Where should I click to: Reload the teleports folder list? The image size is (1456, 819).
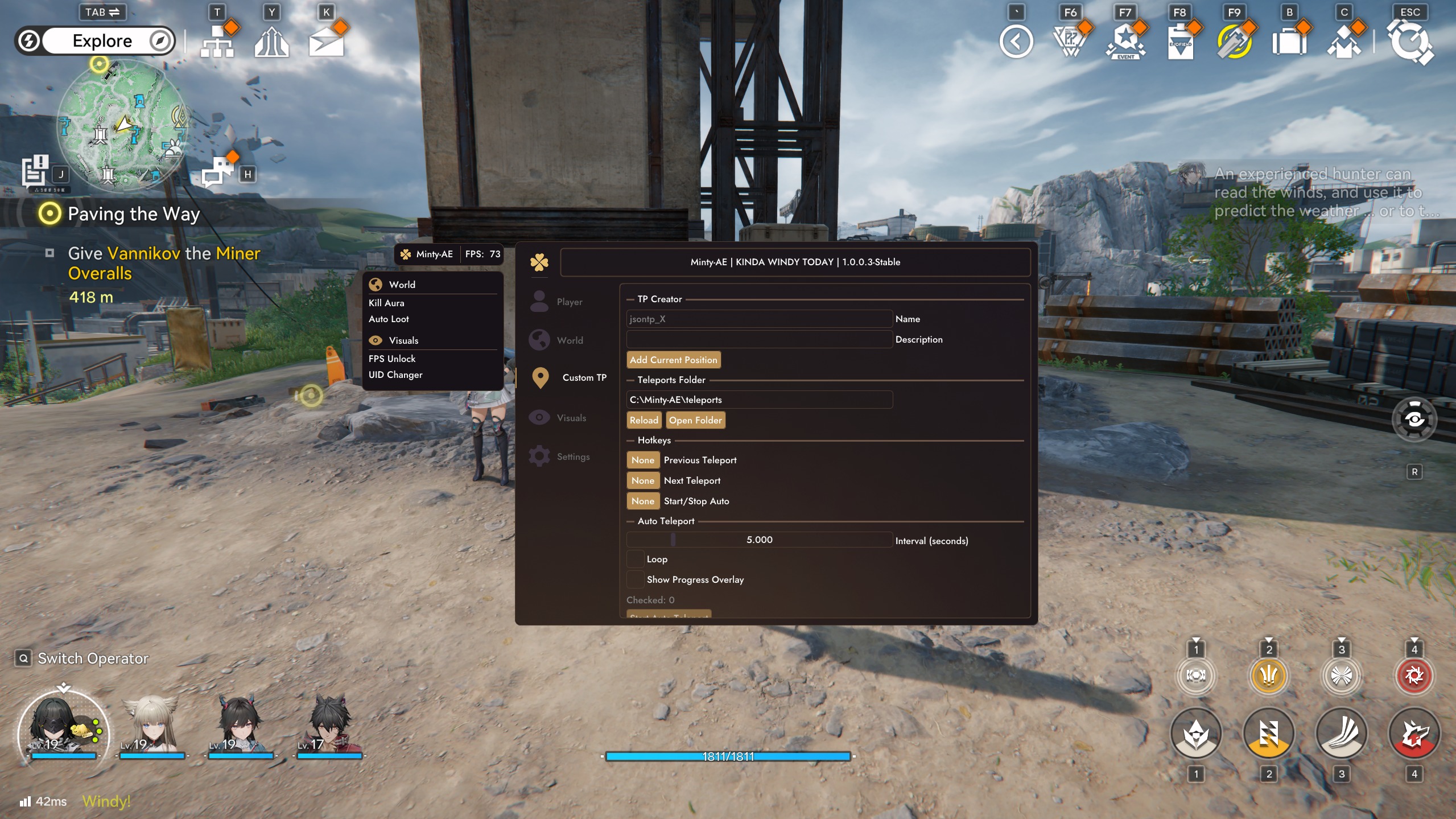644,420
